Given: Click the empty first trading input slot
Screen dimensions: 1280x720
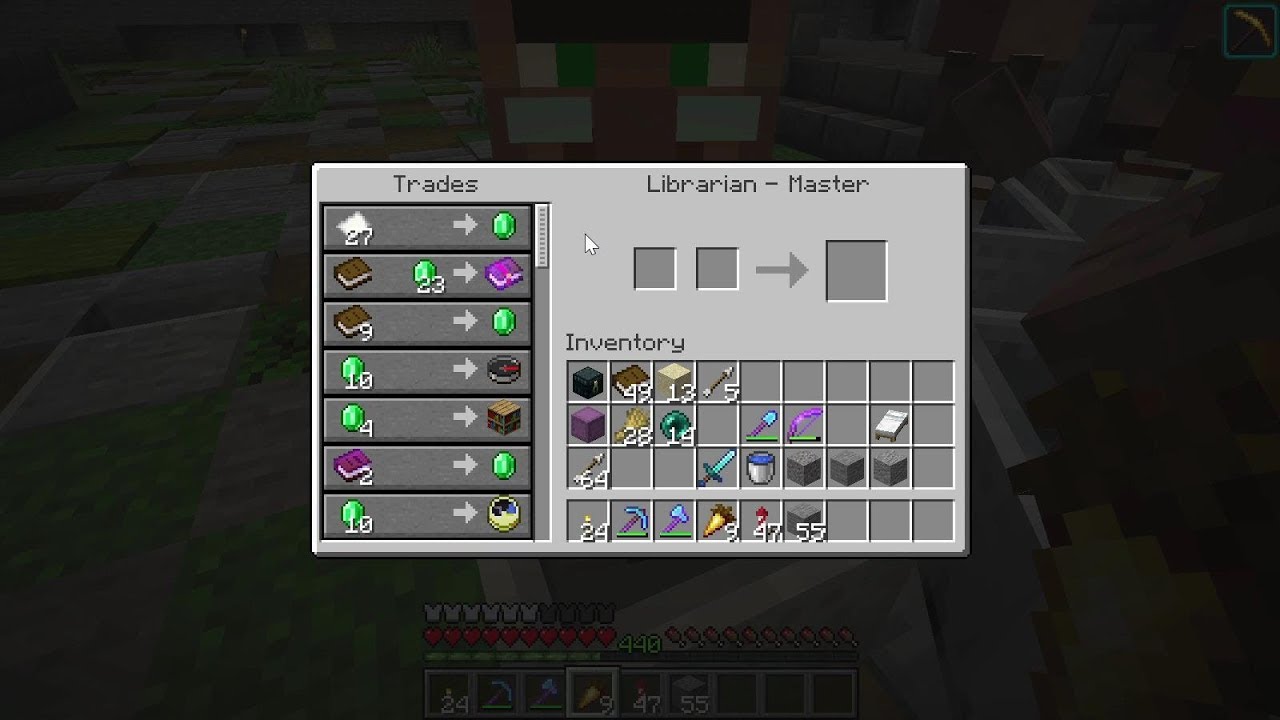Looking at the screenshot, I should [655, 268].
